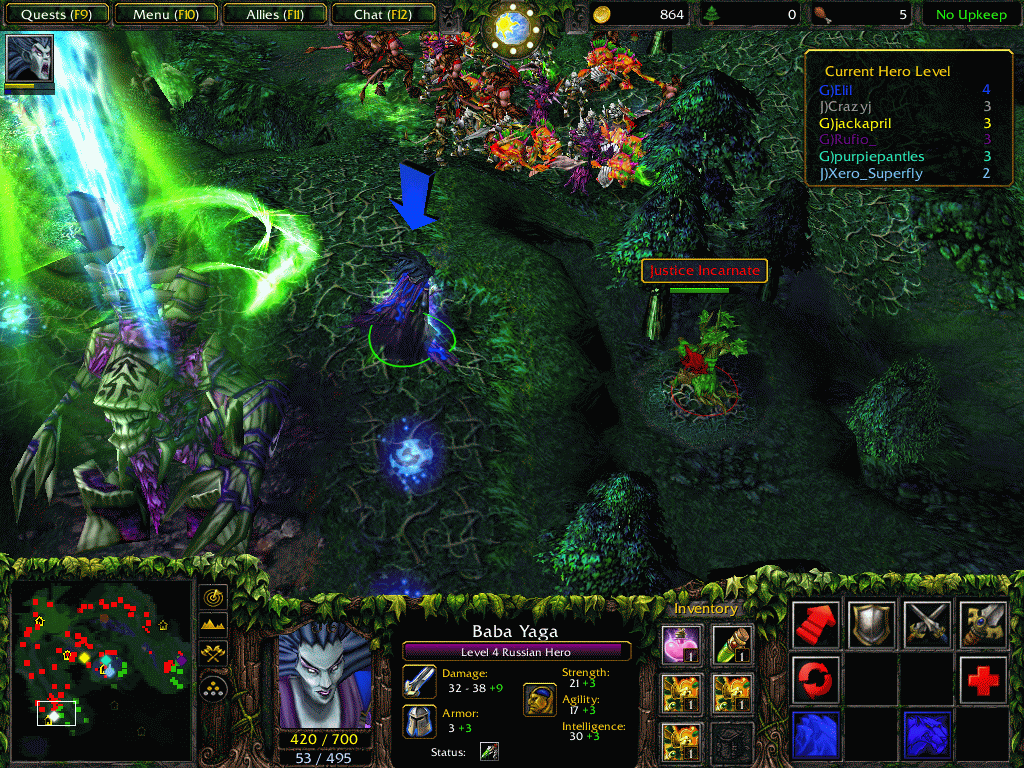Click Baba Yaga's hero portrait
Image resolution: width=1024 pixels, height=768 pixels.
pyautogui.click(x=324, y=675)
